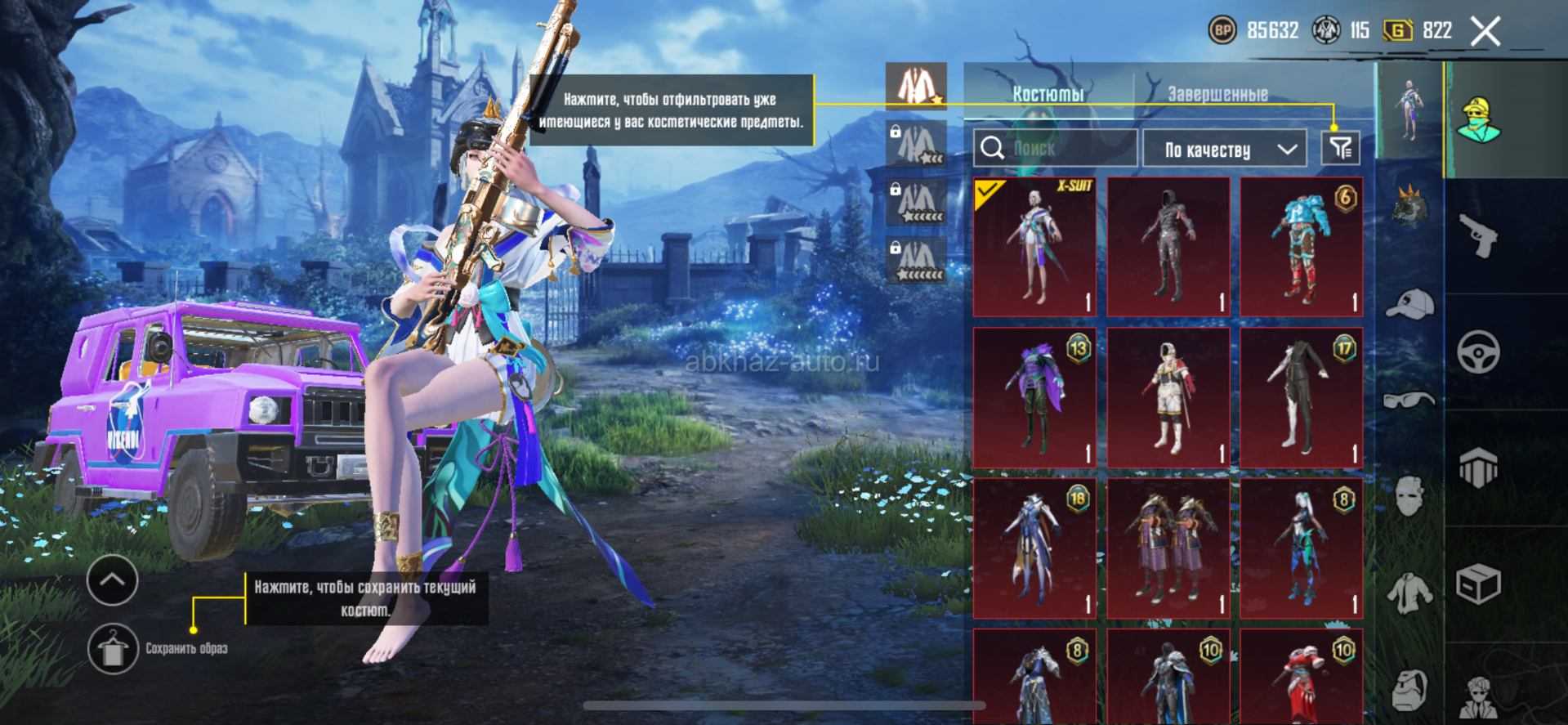Open the По качеству sorting dropdown

[x=1229, y=150]
